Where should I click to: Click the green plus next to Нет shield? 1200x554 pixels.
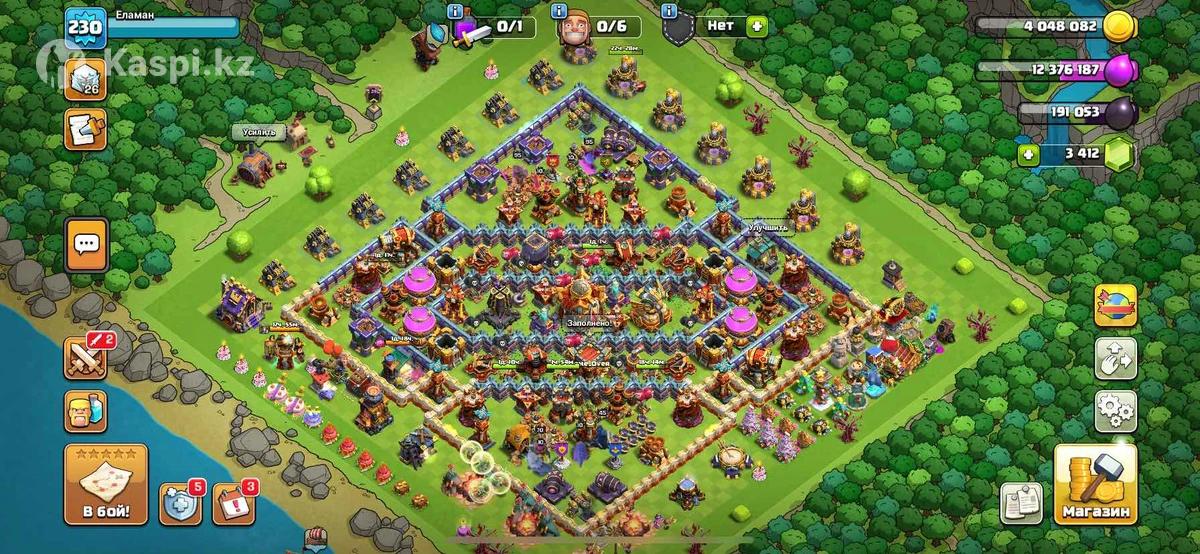(x=756, y=26)
